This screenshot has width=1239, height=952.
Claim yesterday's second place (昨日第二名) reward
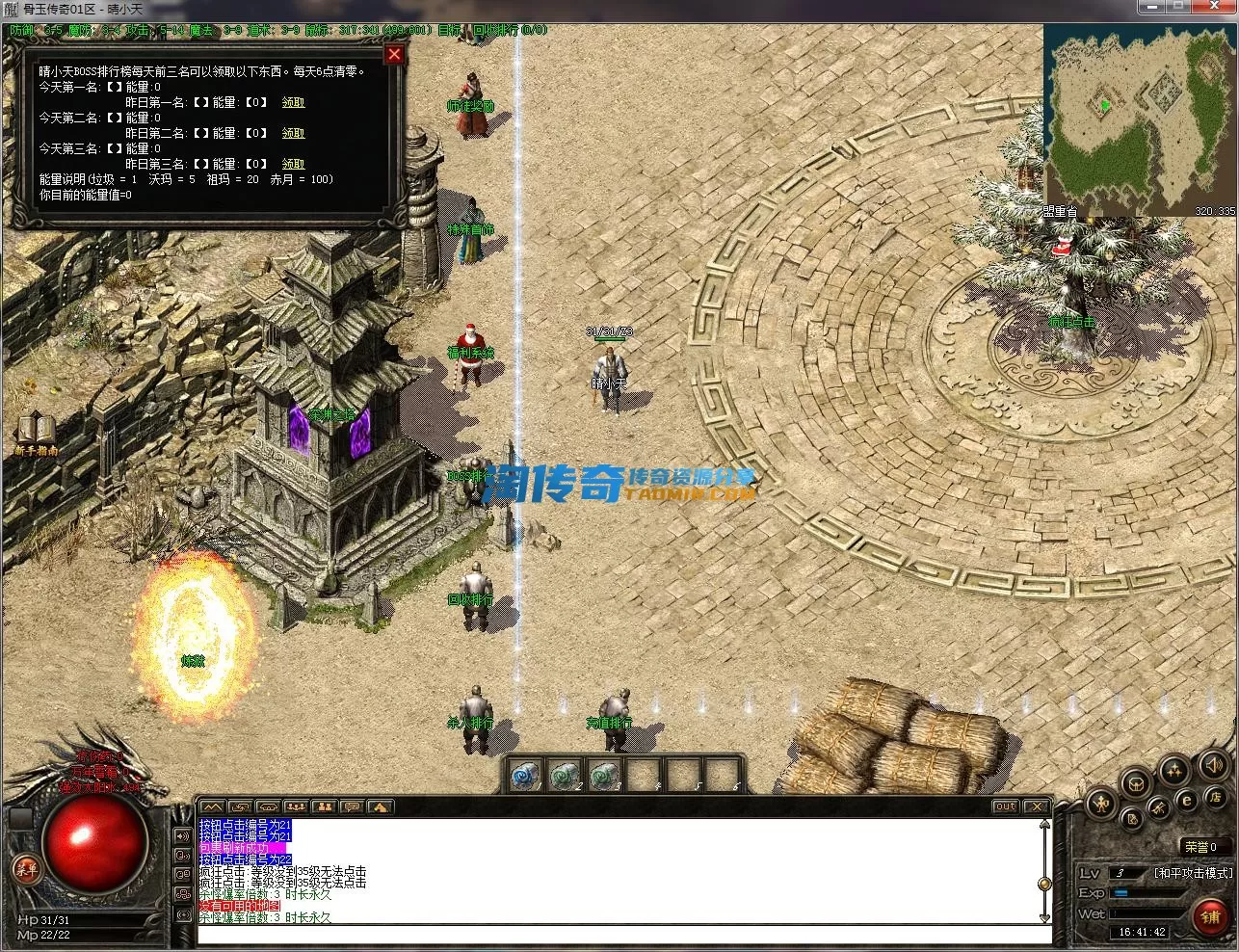pyautogui.click(x=293, y=133)
